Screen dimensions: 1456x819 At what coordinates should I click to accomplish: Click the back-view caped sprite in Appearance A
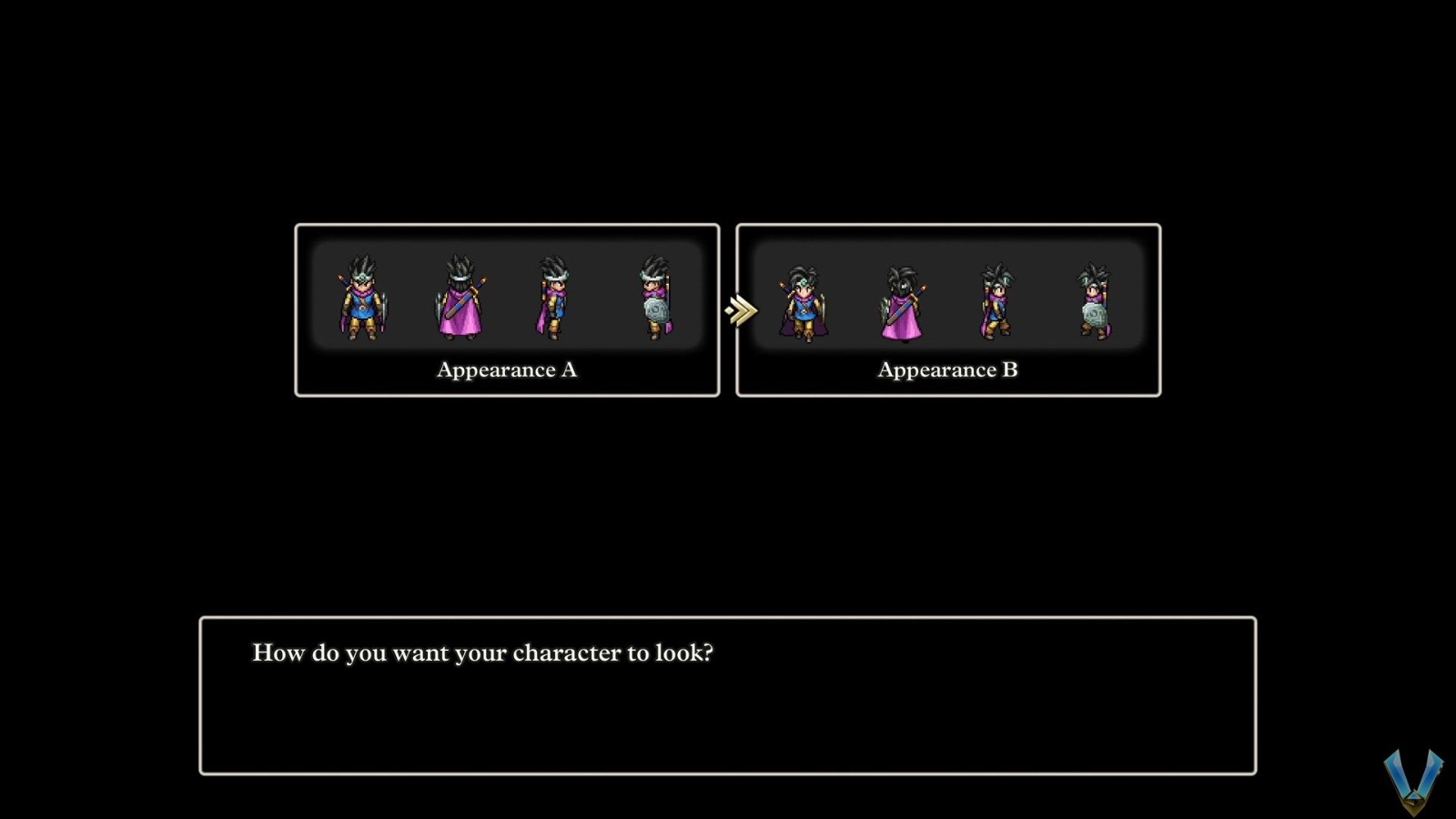458,300
